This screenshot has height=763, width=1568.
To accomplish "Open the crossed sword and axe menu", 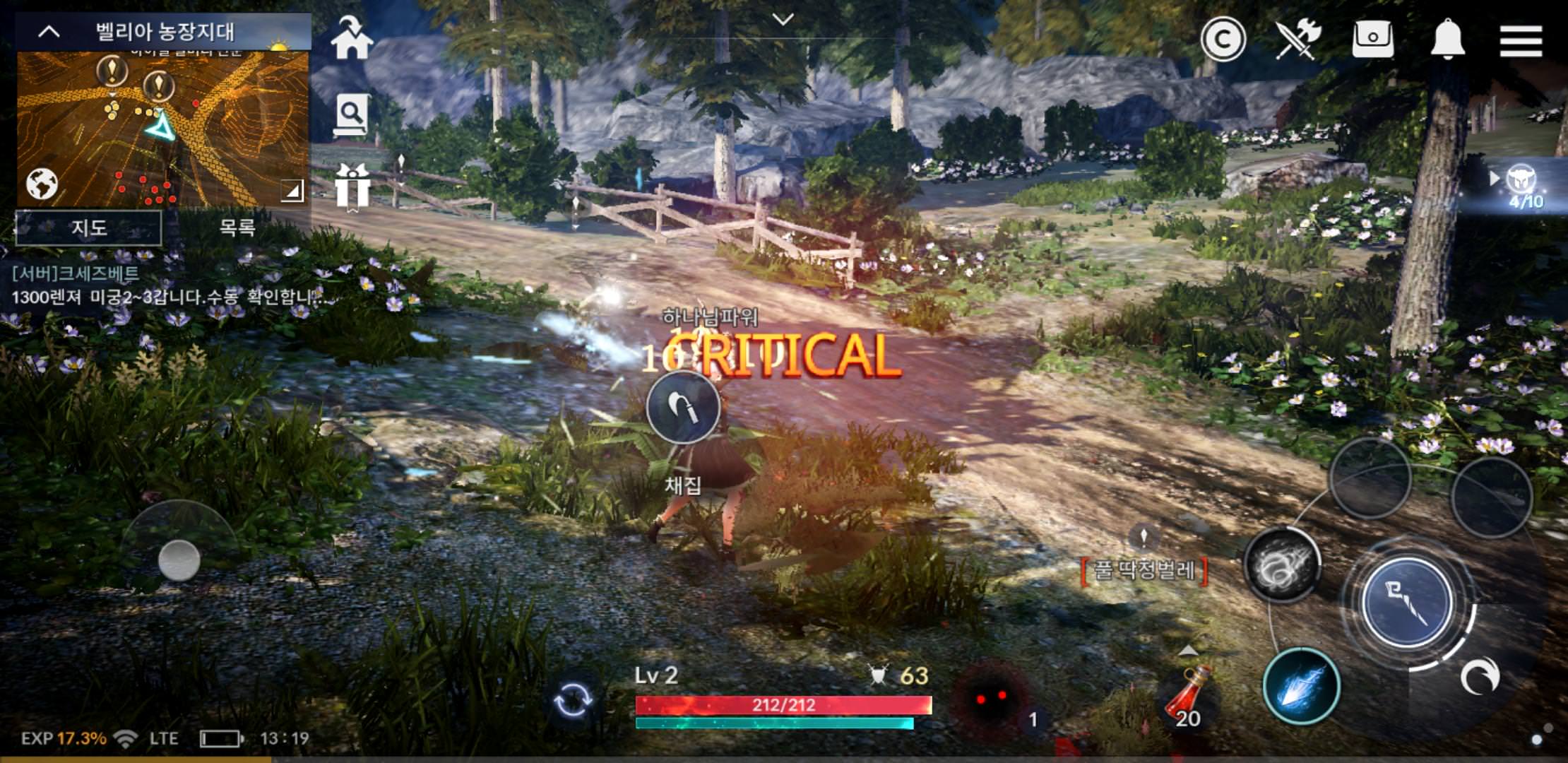I will tap(1297, 39).
